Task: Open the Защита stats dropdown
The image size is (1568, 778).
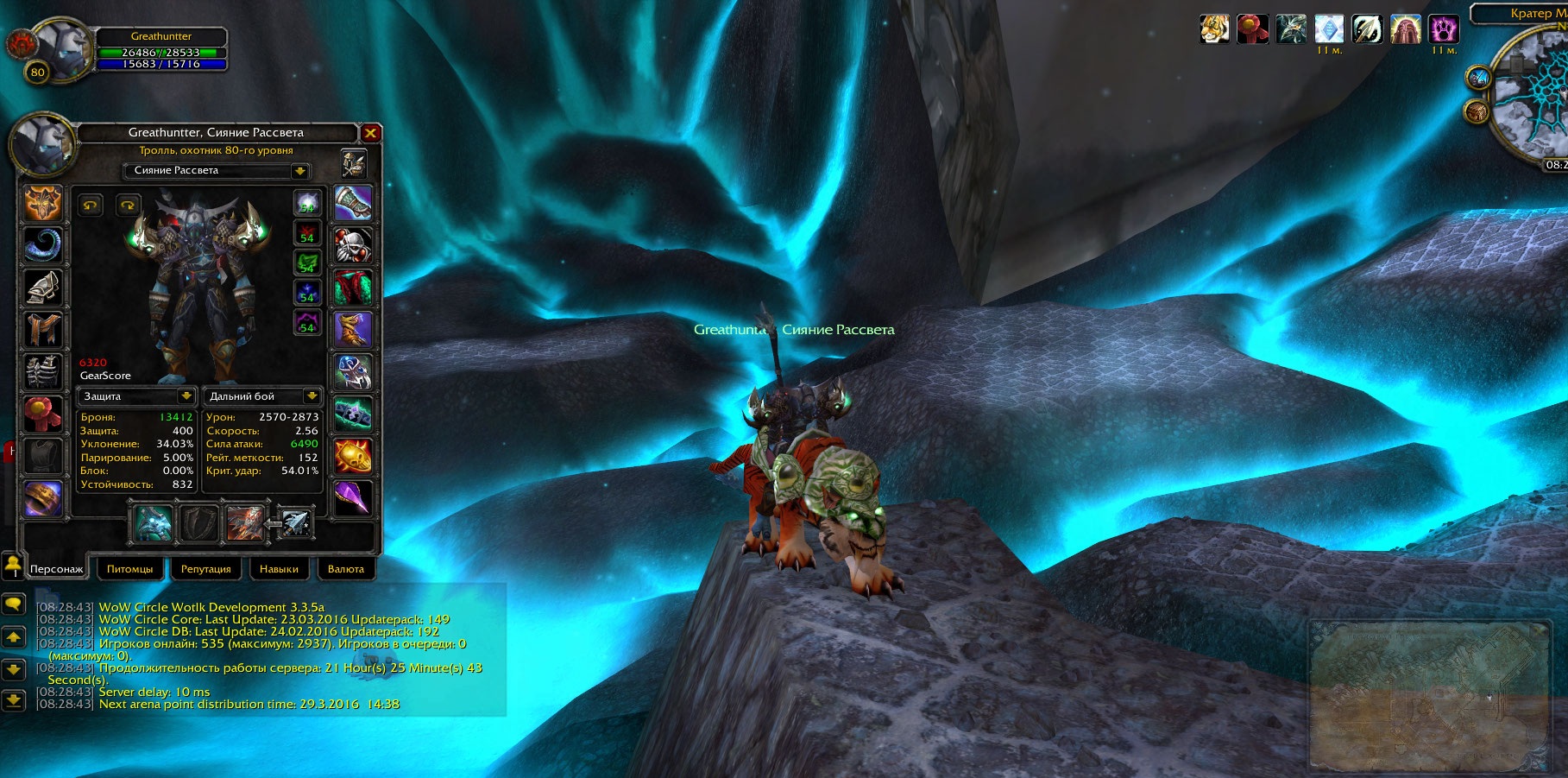Action: coord(186,396)
